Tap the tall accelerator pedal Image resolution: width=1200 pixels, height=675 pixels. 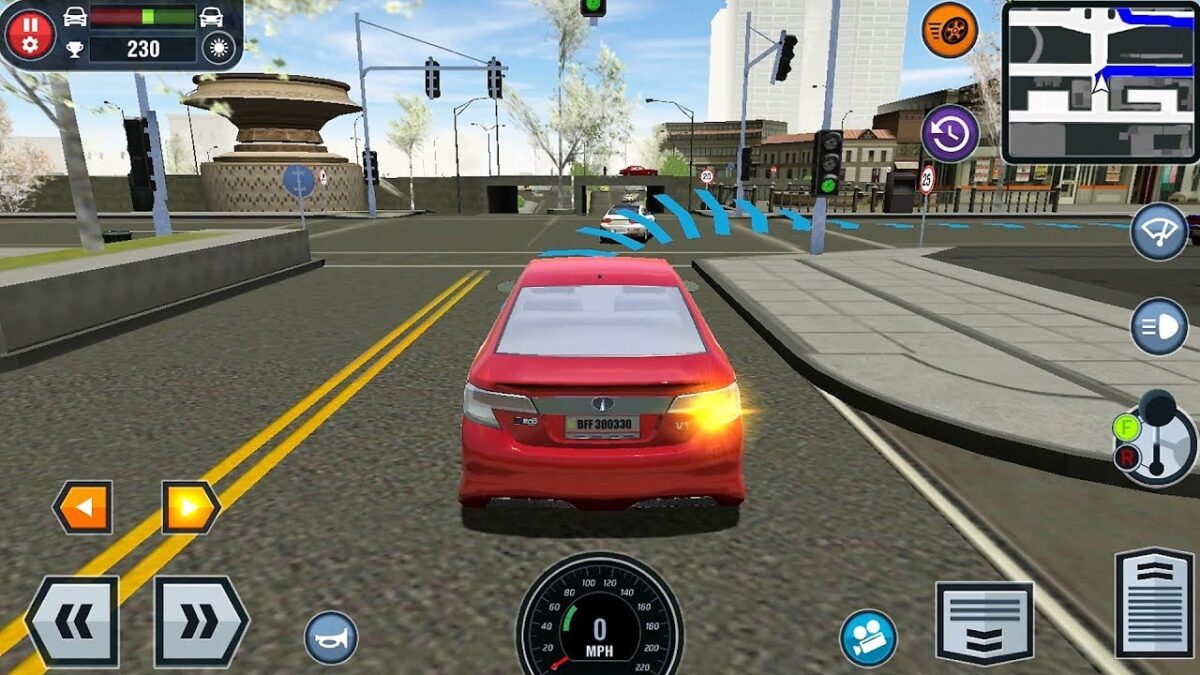coord(1154,602)
